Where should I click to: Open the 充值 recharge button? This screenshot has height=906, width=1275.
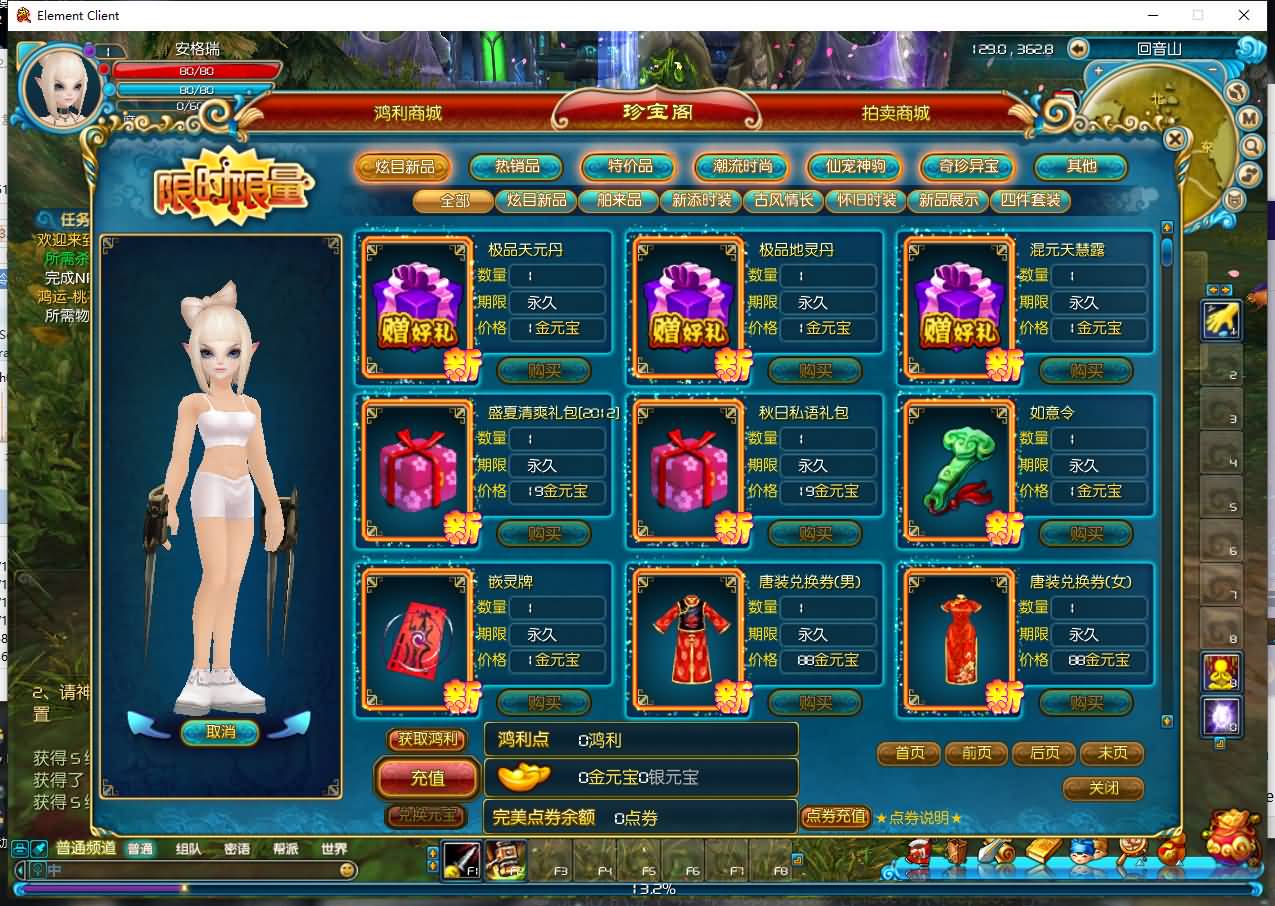tap(428, 777)
